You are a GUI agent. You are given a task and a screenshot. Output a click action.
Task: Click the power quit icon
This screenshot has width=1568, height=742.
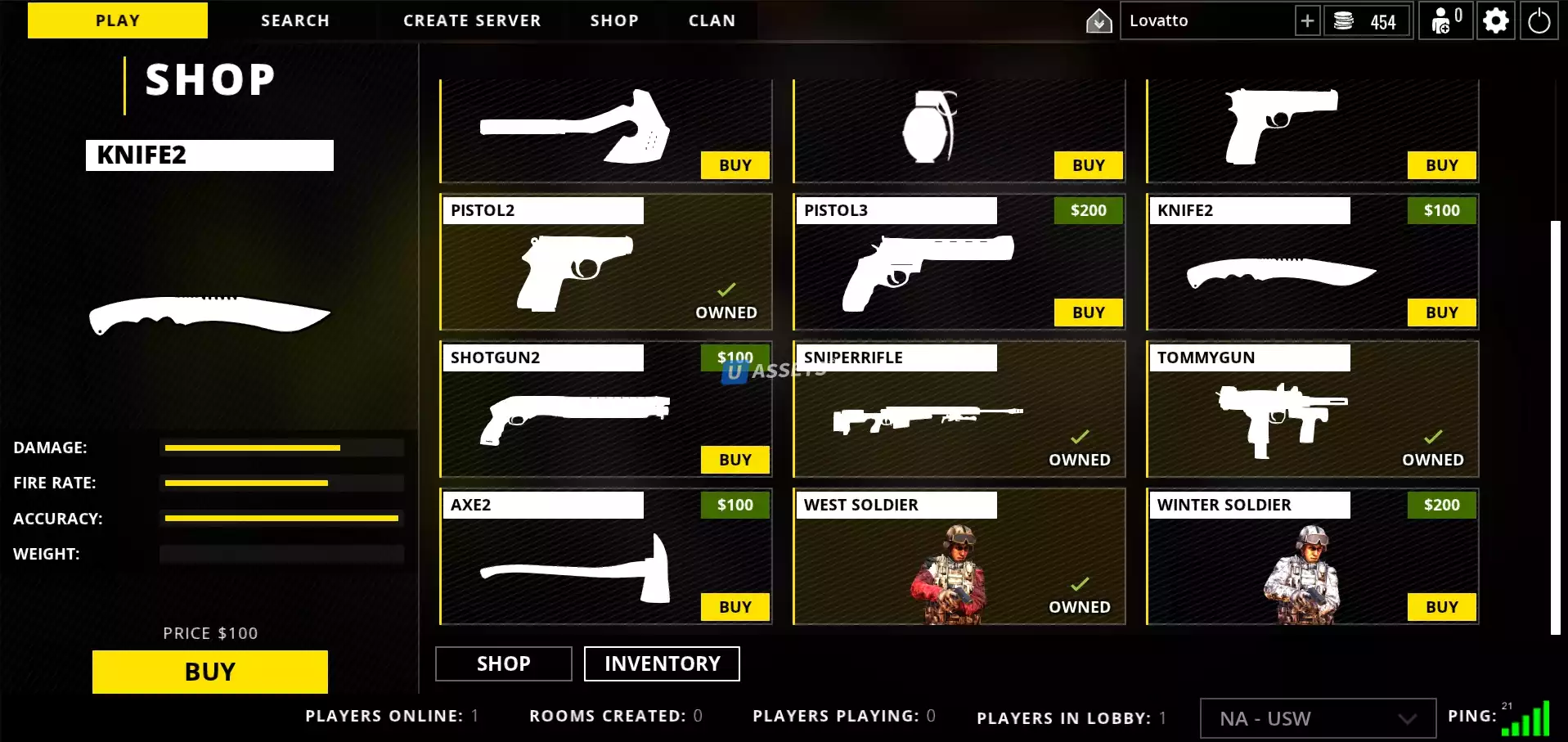1539,21
